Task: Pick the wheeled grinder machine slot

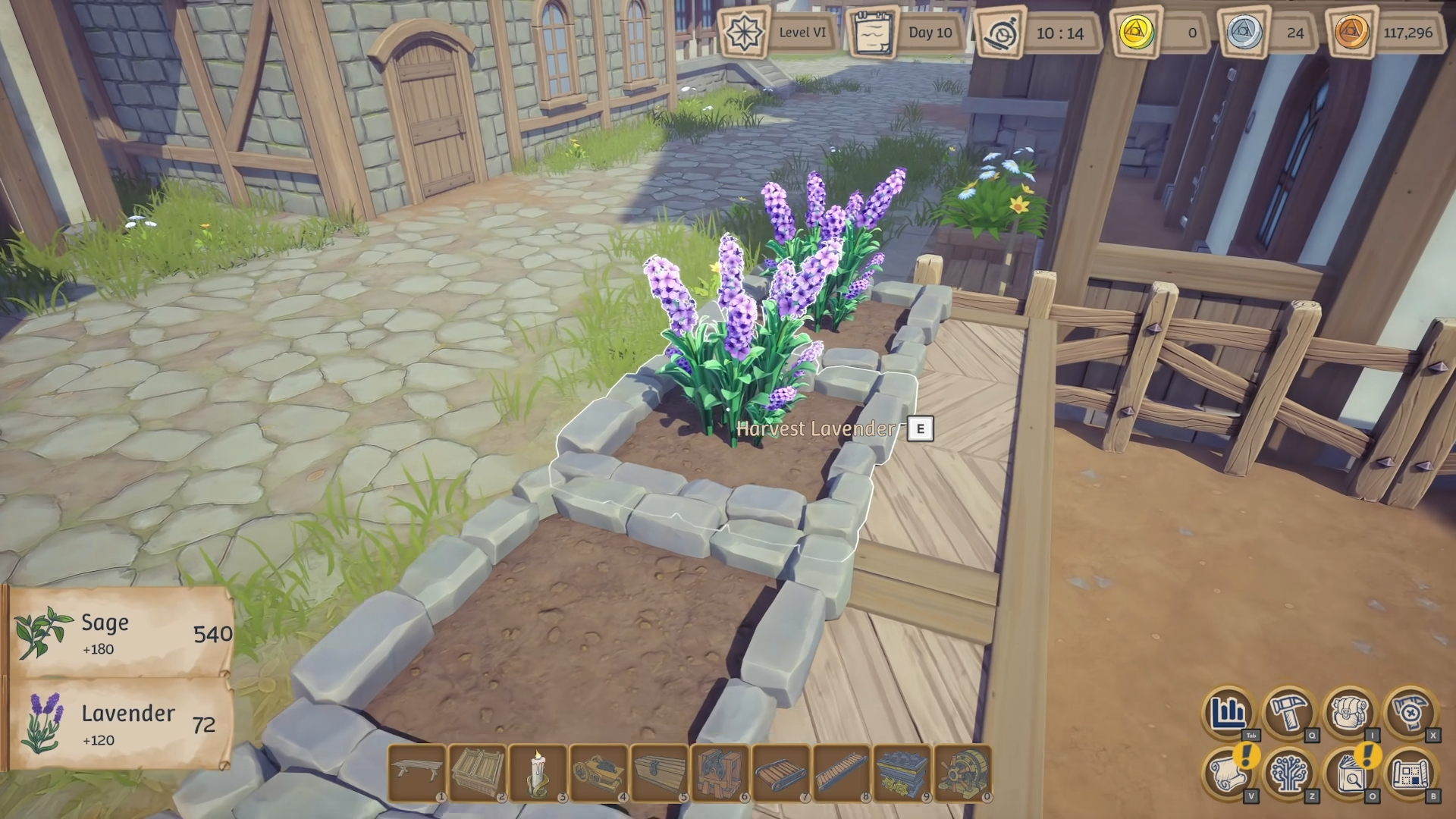Action: point(598,772)
